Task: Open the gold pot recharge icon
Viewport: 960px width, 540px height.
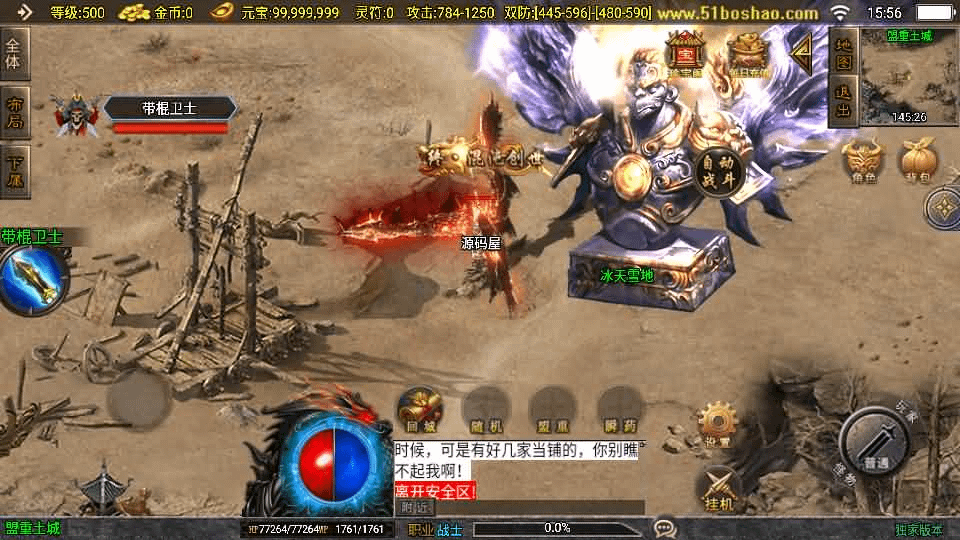Action: click(x=746, y=53)
